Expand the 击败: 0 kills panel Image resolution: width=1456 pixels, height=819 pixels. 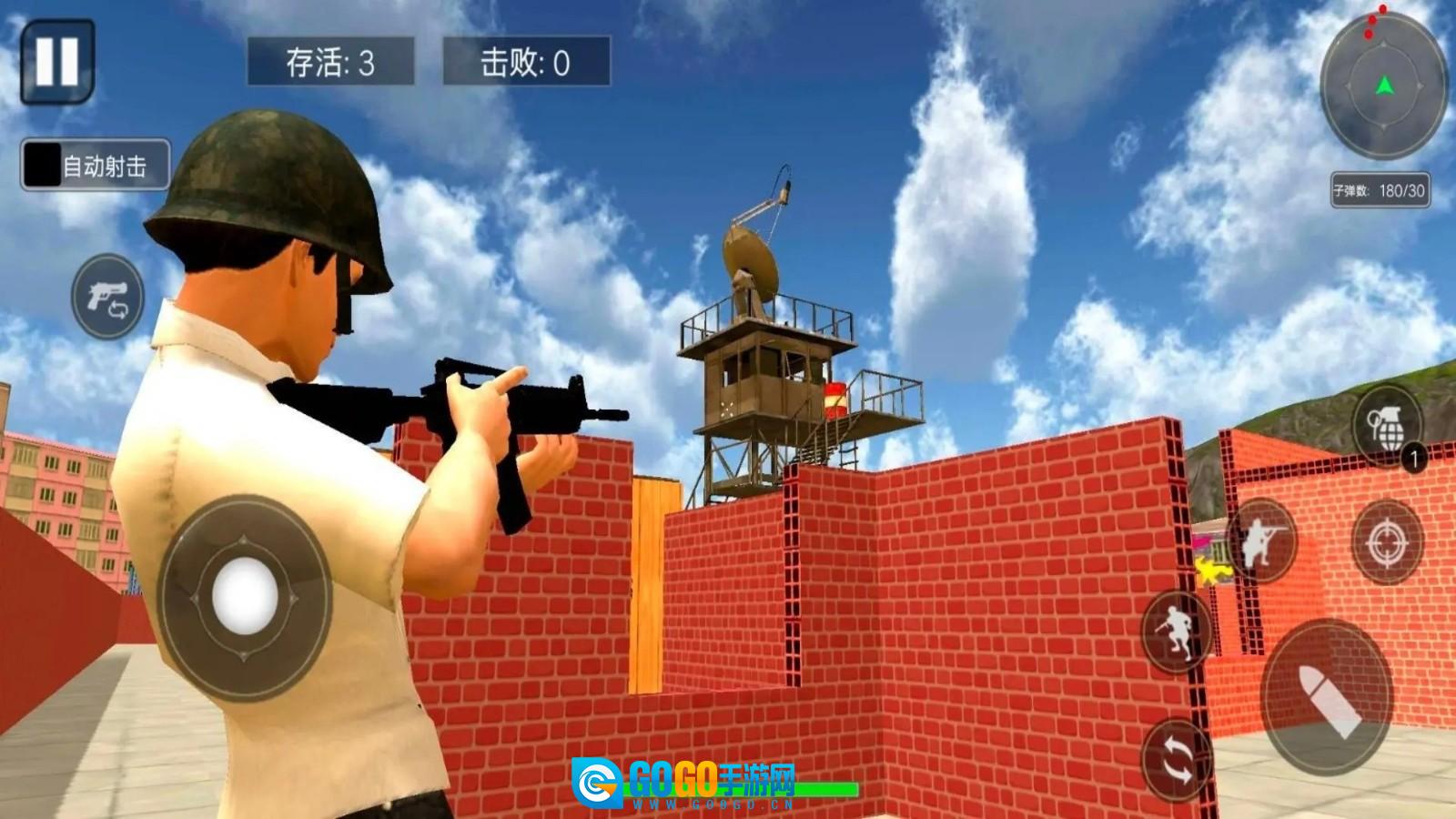pyautogui.click(x=525, y=62)
